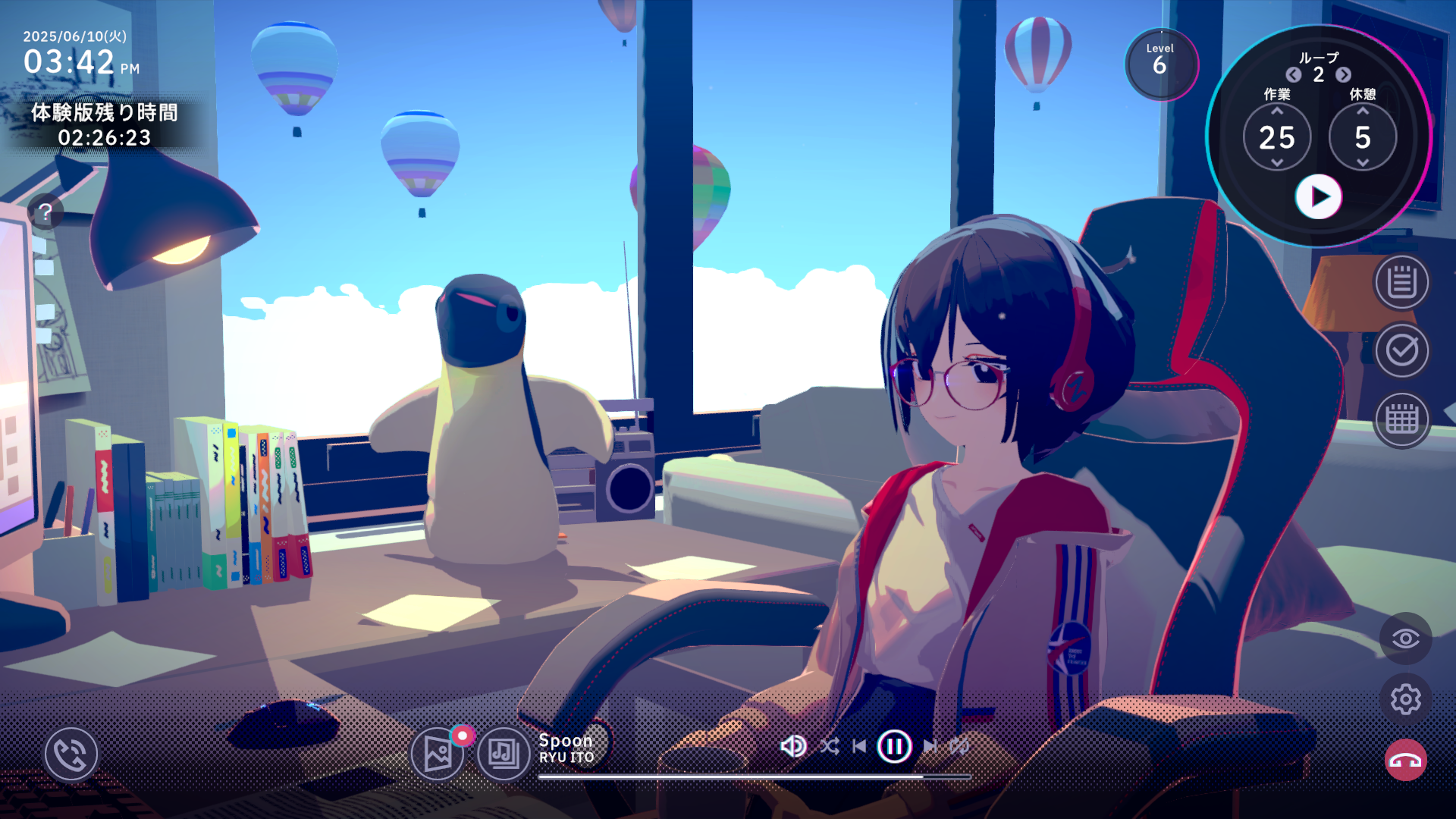Open help with the question mark icon

pos(45,212)
